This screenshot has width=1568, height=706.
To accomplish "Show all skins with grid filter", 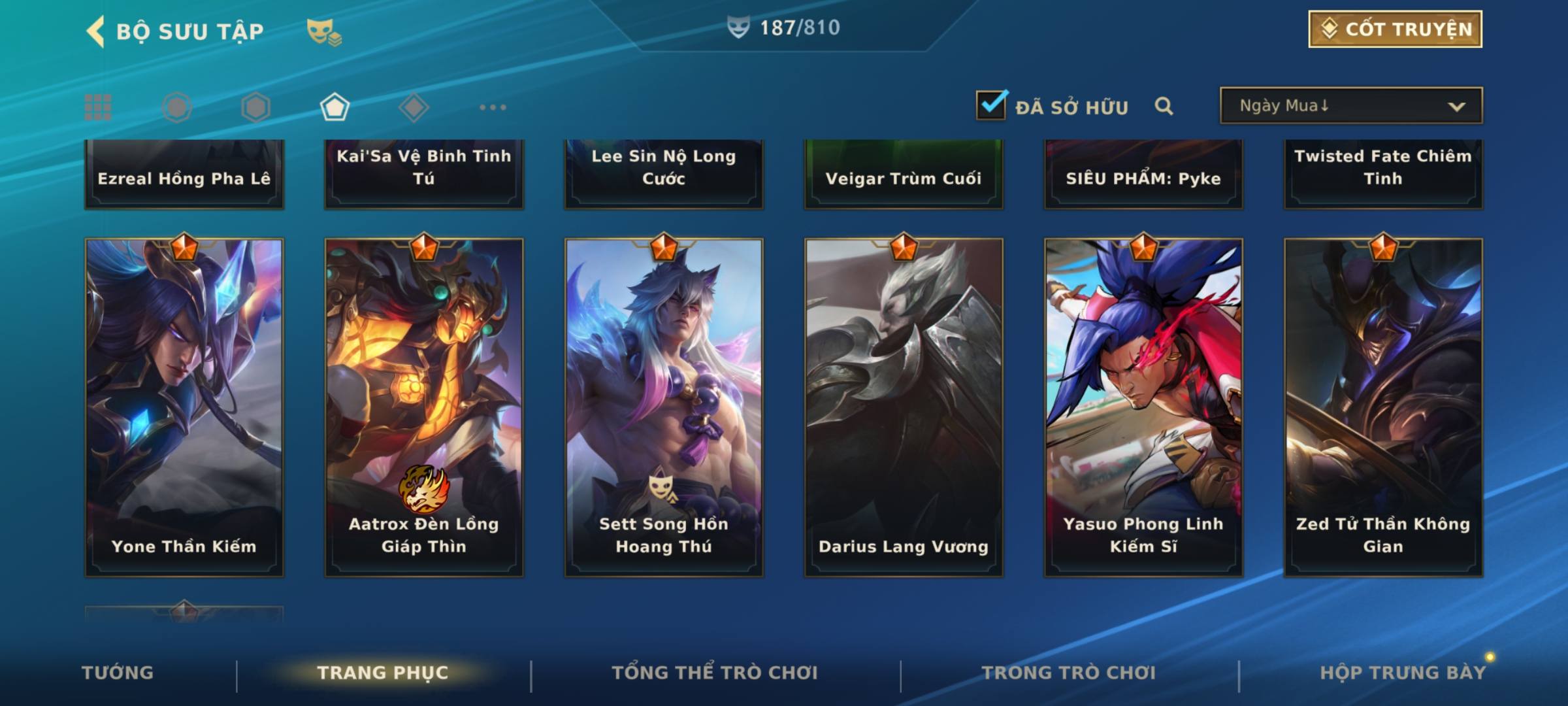I will click(98, 107).
